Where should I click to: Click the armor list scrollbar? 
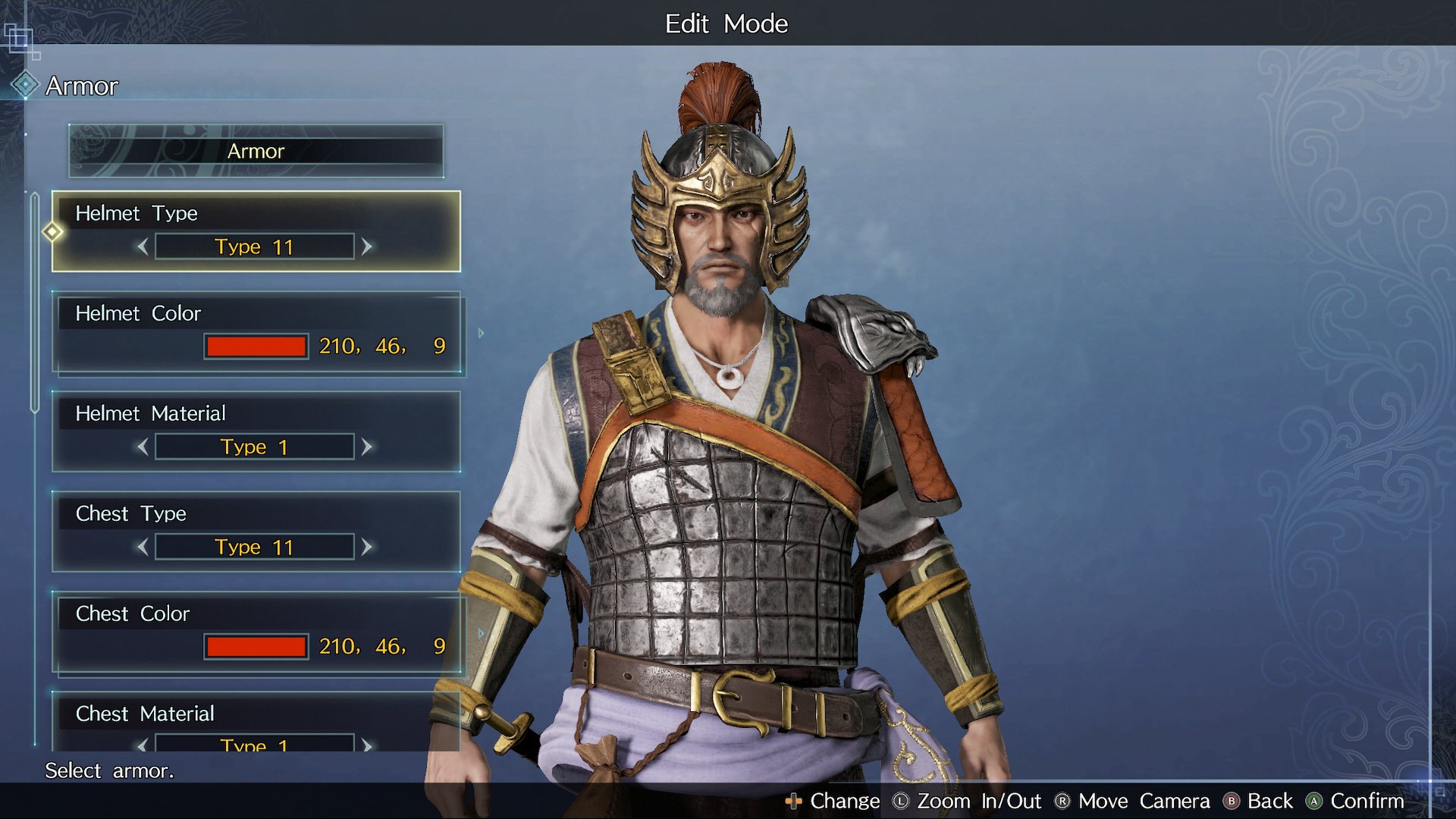coord(35,303)
